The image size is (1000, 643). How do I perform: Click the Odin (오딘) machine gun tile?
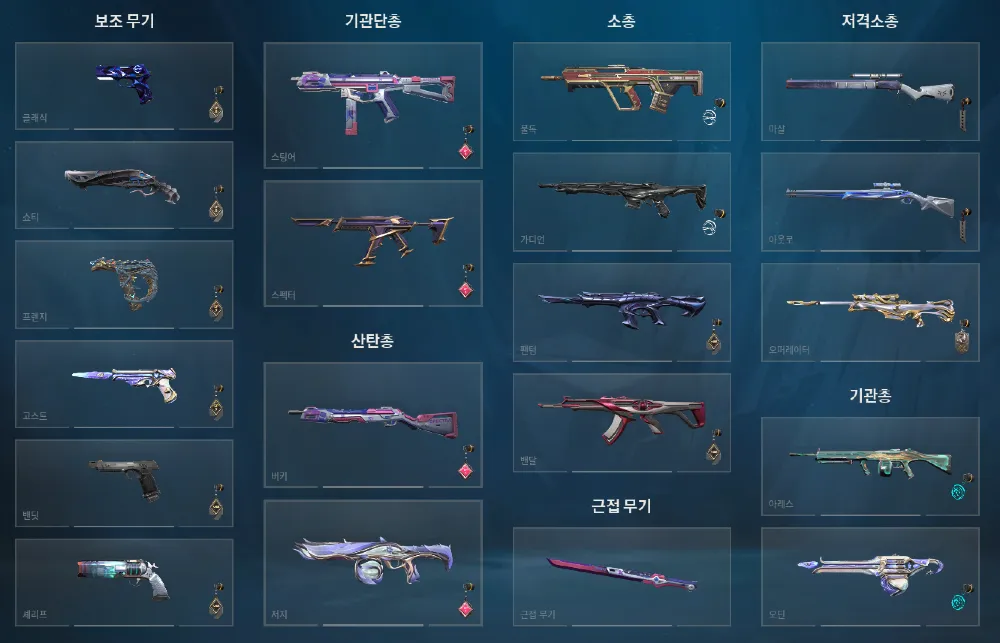tap(870, 576)
